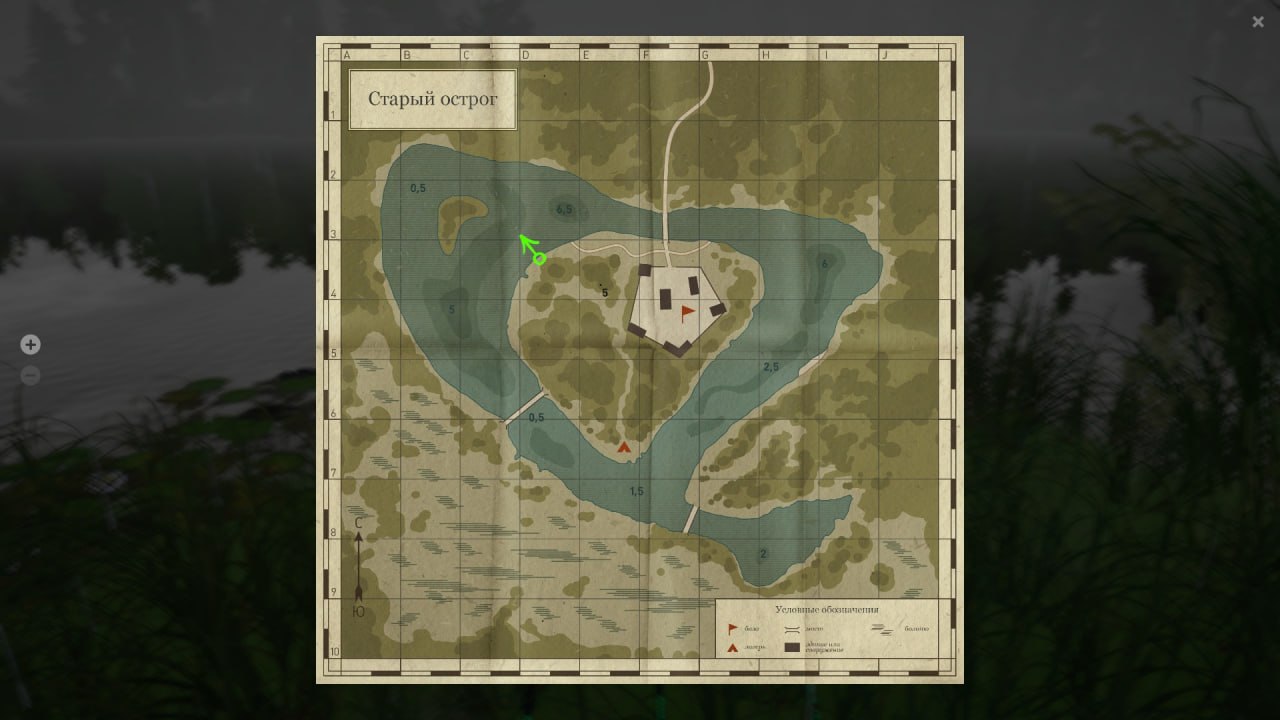Click the green player position arrow
Screen dimensions: 1280x720
pyautogui.click(x=527, y=247)
